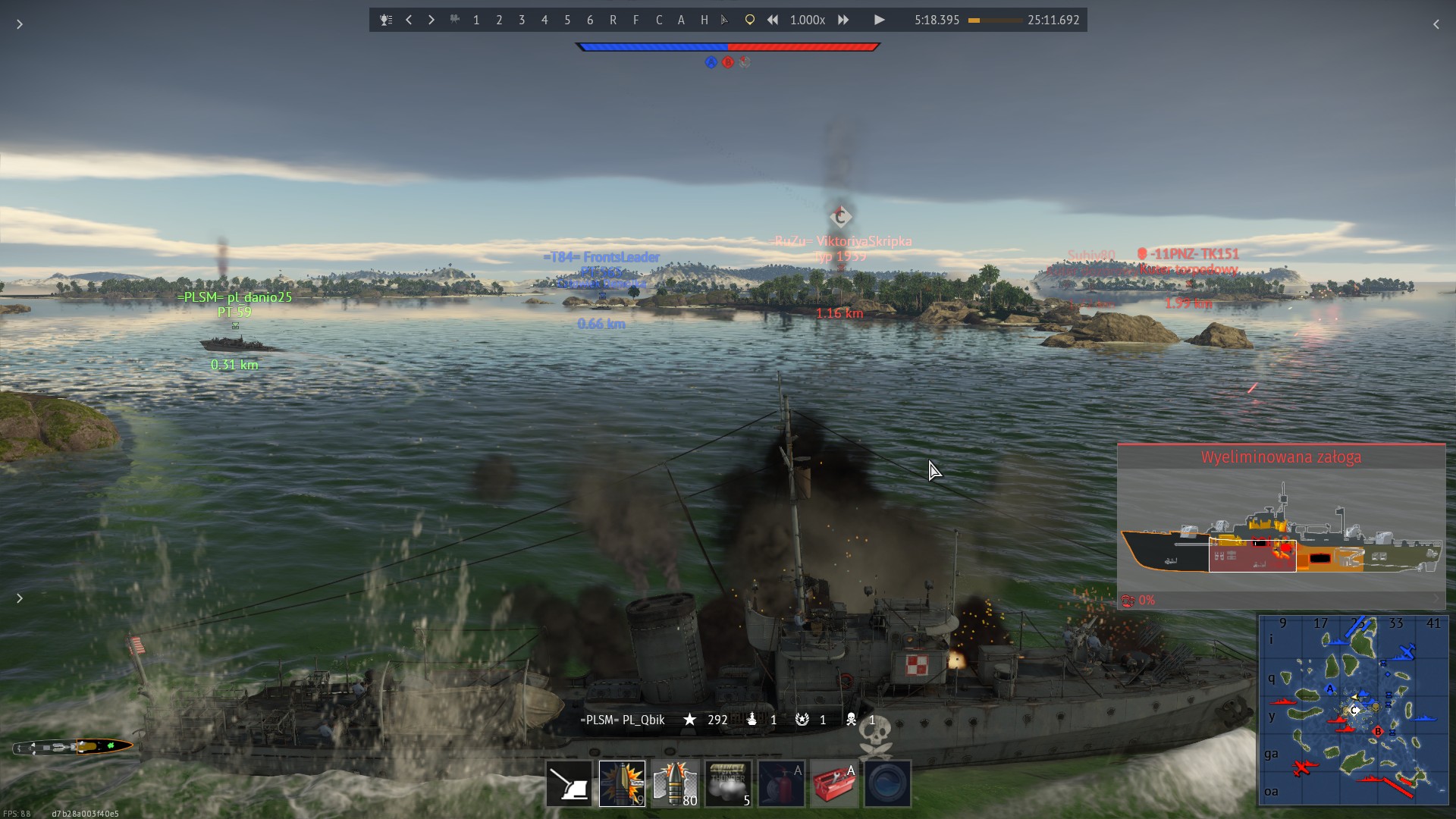This screenshot has width=1456, height=819.
Task: Use the red repair toolbox
Action: click(834, 783)
